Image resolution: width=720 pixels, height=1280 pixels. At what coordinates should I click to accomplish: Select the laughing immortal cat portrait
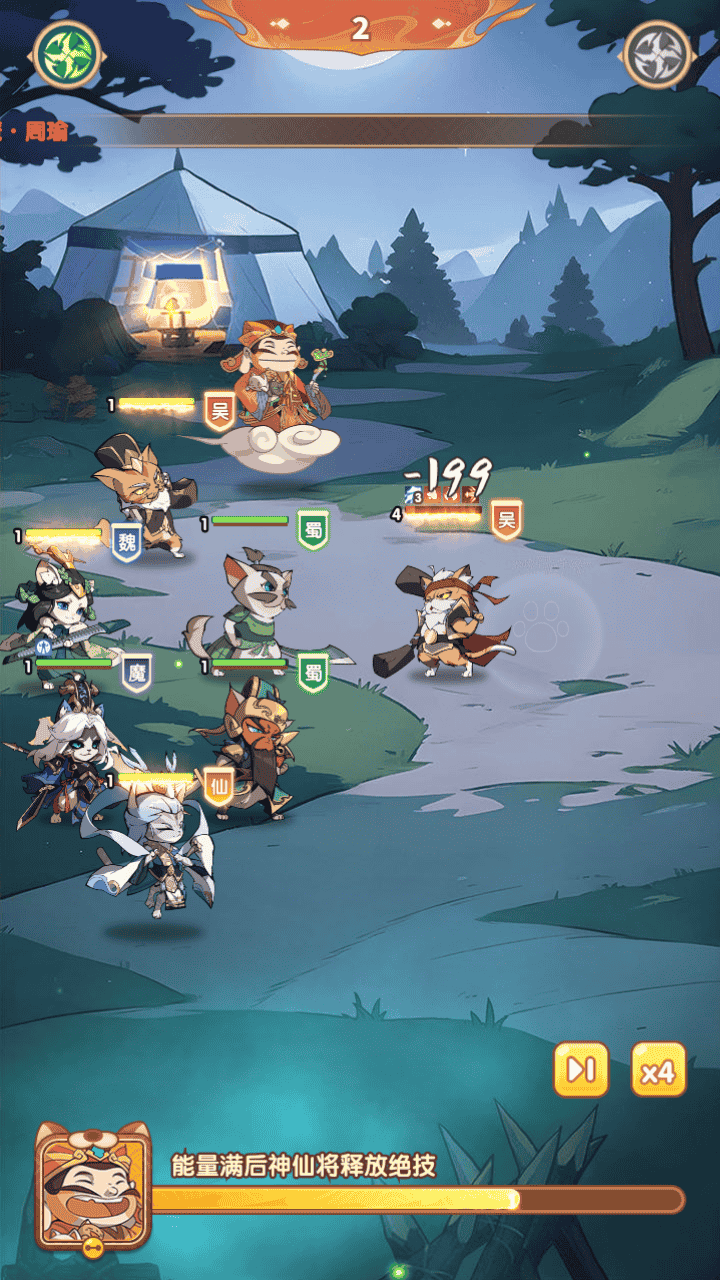coord(92,1186)
